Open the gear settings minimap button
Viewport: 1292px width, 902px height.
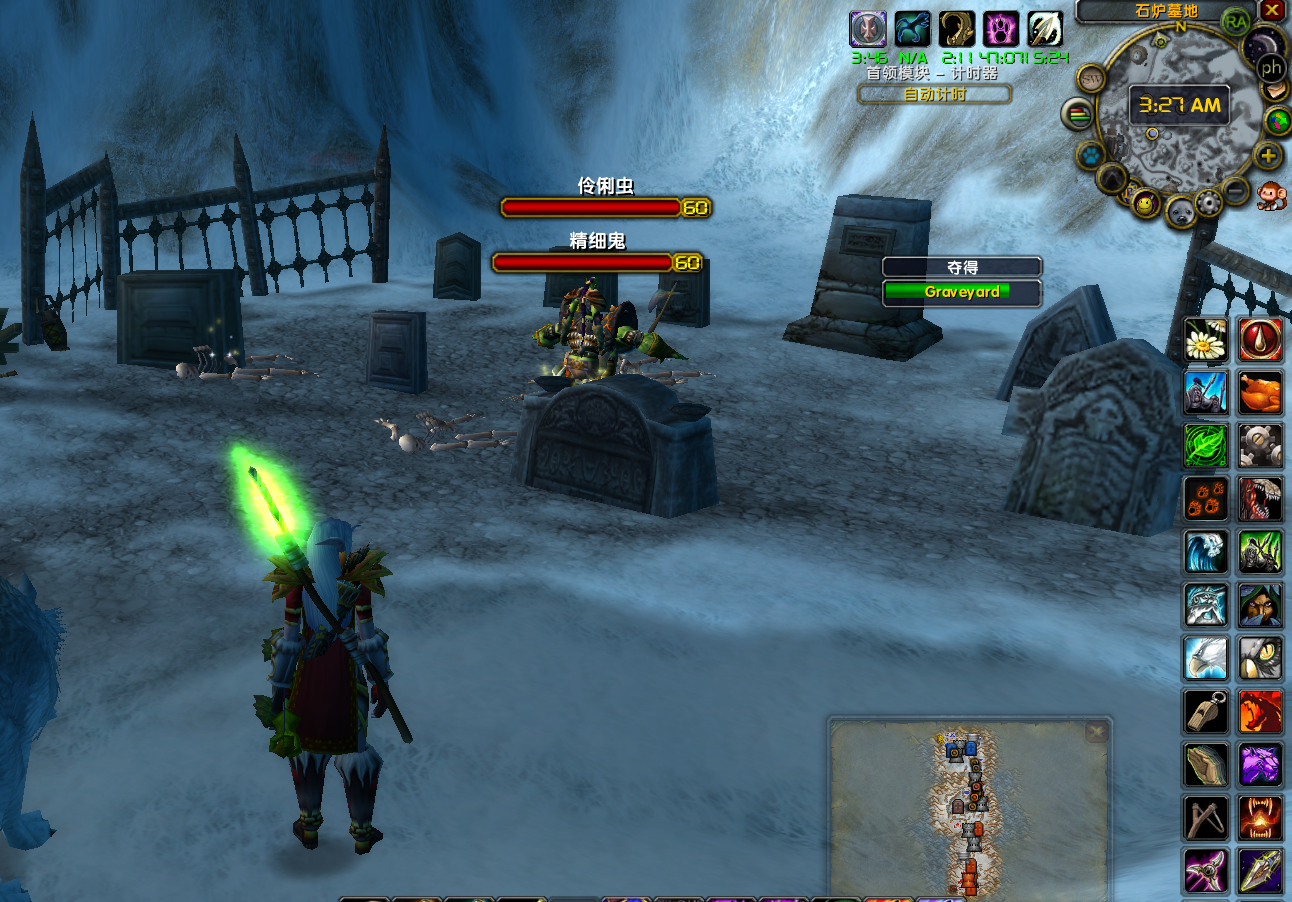1208,204
